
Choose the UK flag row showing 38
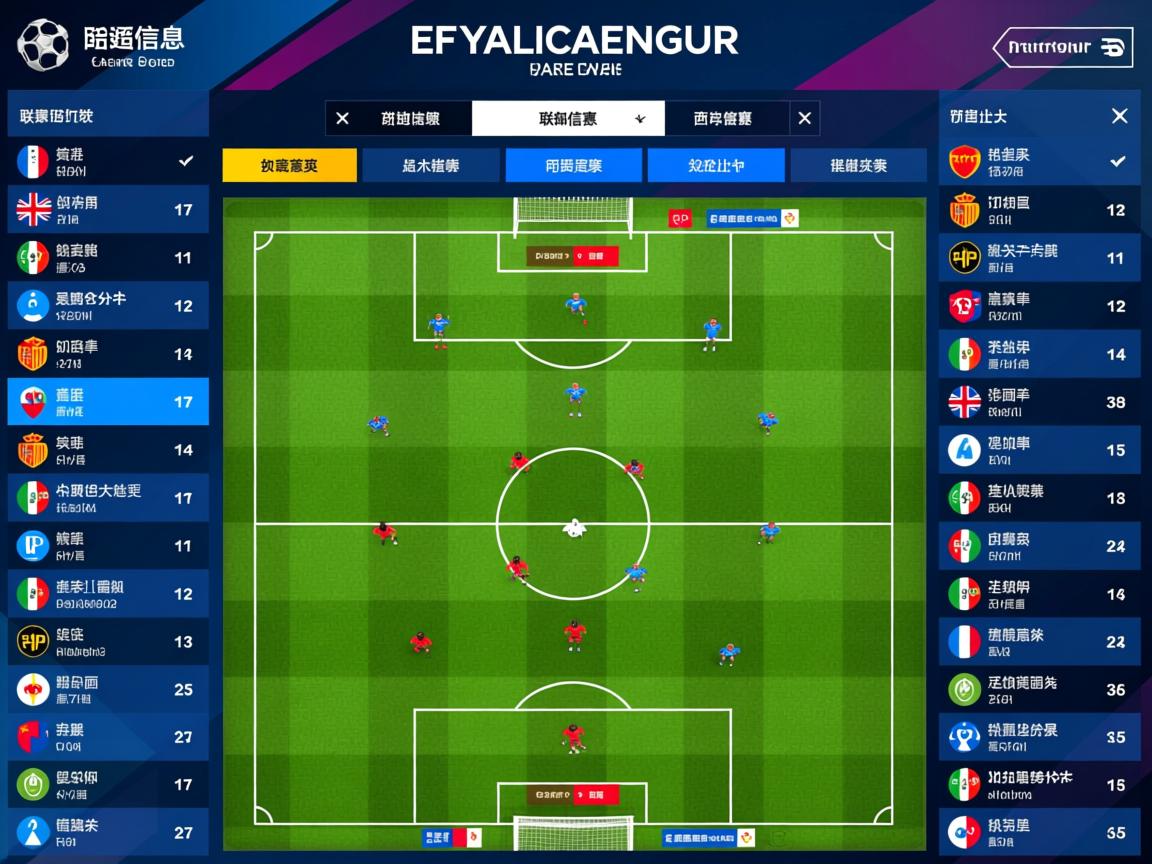pyautogui.click(x=1039, y=402)
